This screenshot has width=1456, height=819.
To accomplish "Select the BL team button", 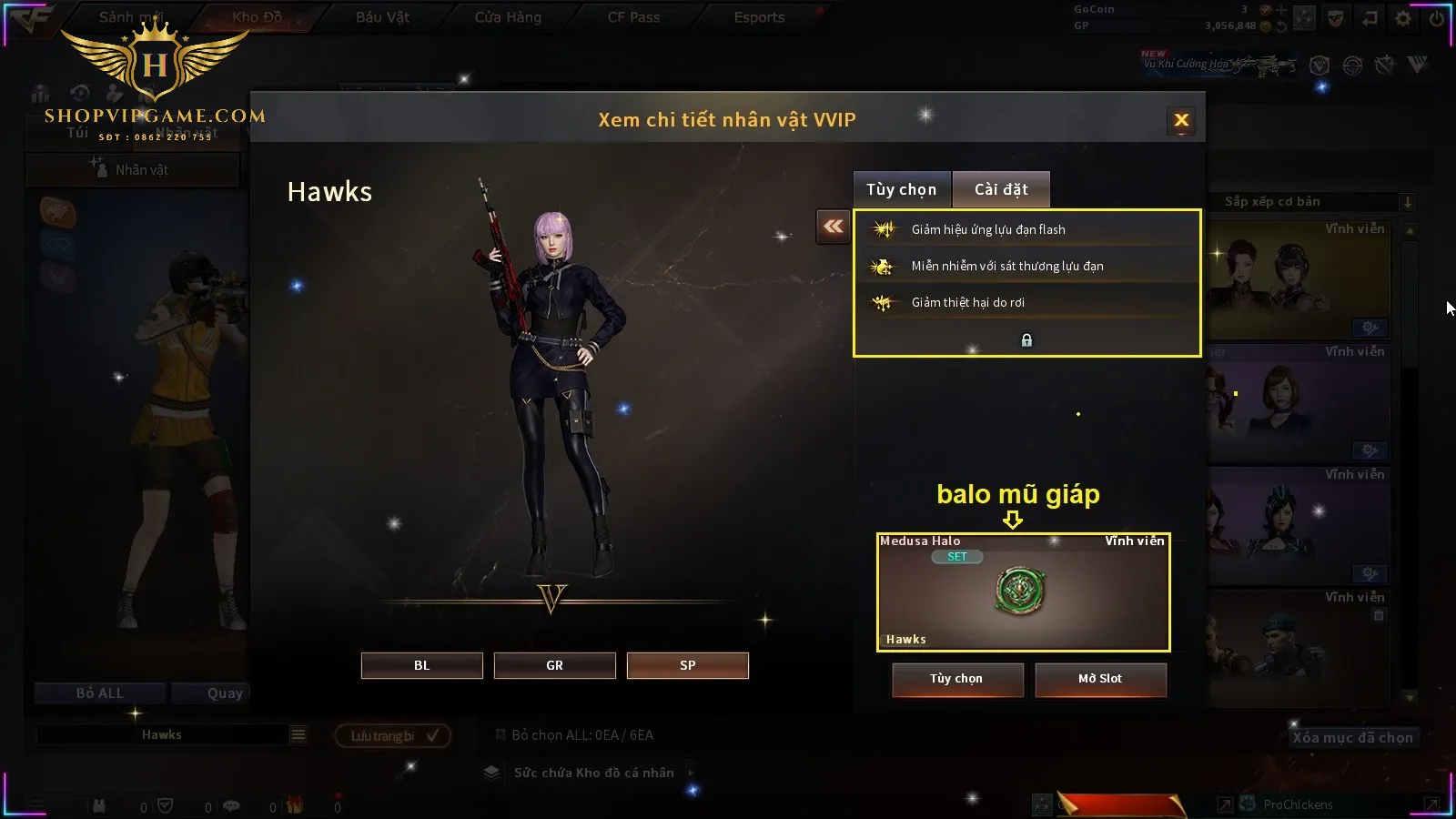I will [x=421, y=665].
